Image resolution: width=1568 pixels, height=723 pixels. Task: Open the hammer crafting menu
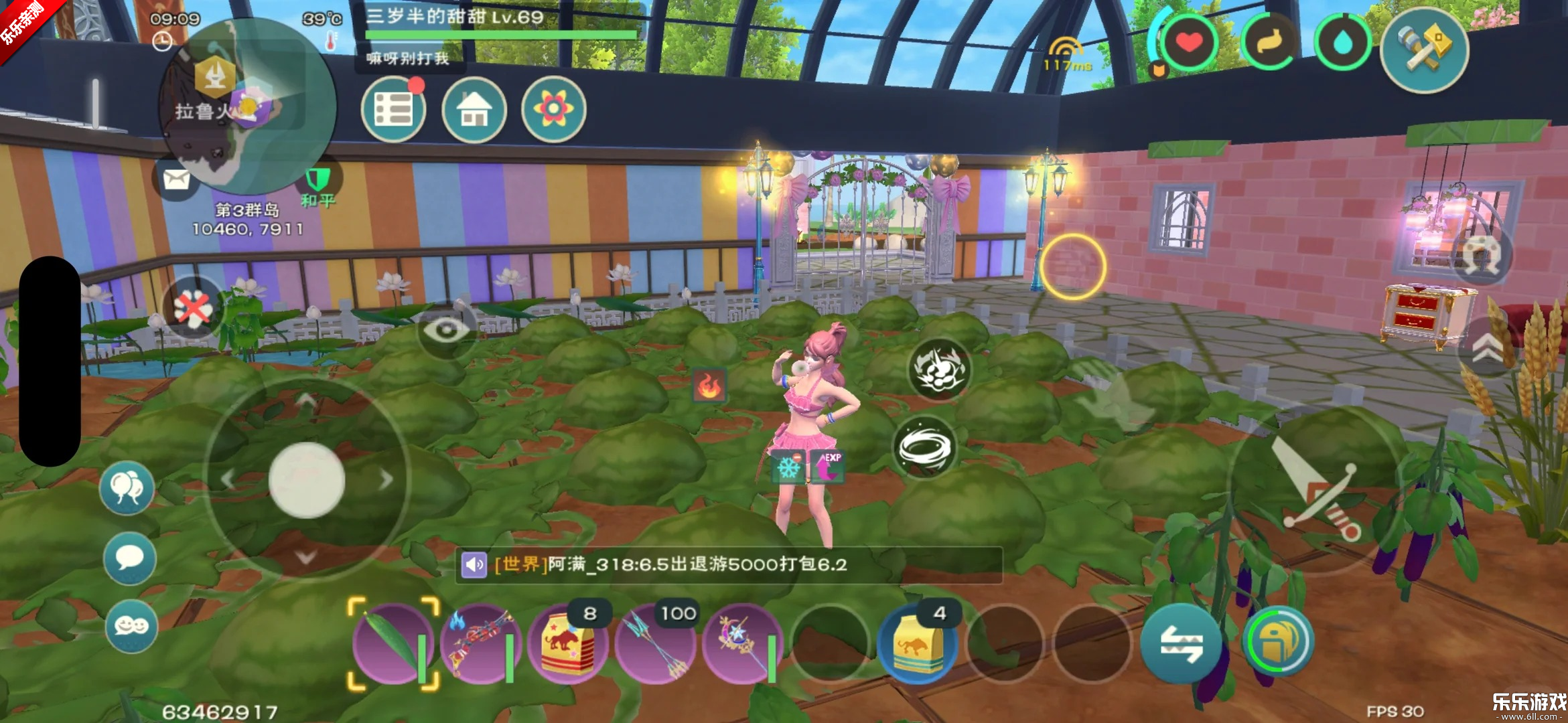1424,50
